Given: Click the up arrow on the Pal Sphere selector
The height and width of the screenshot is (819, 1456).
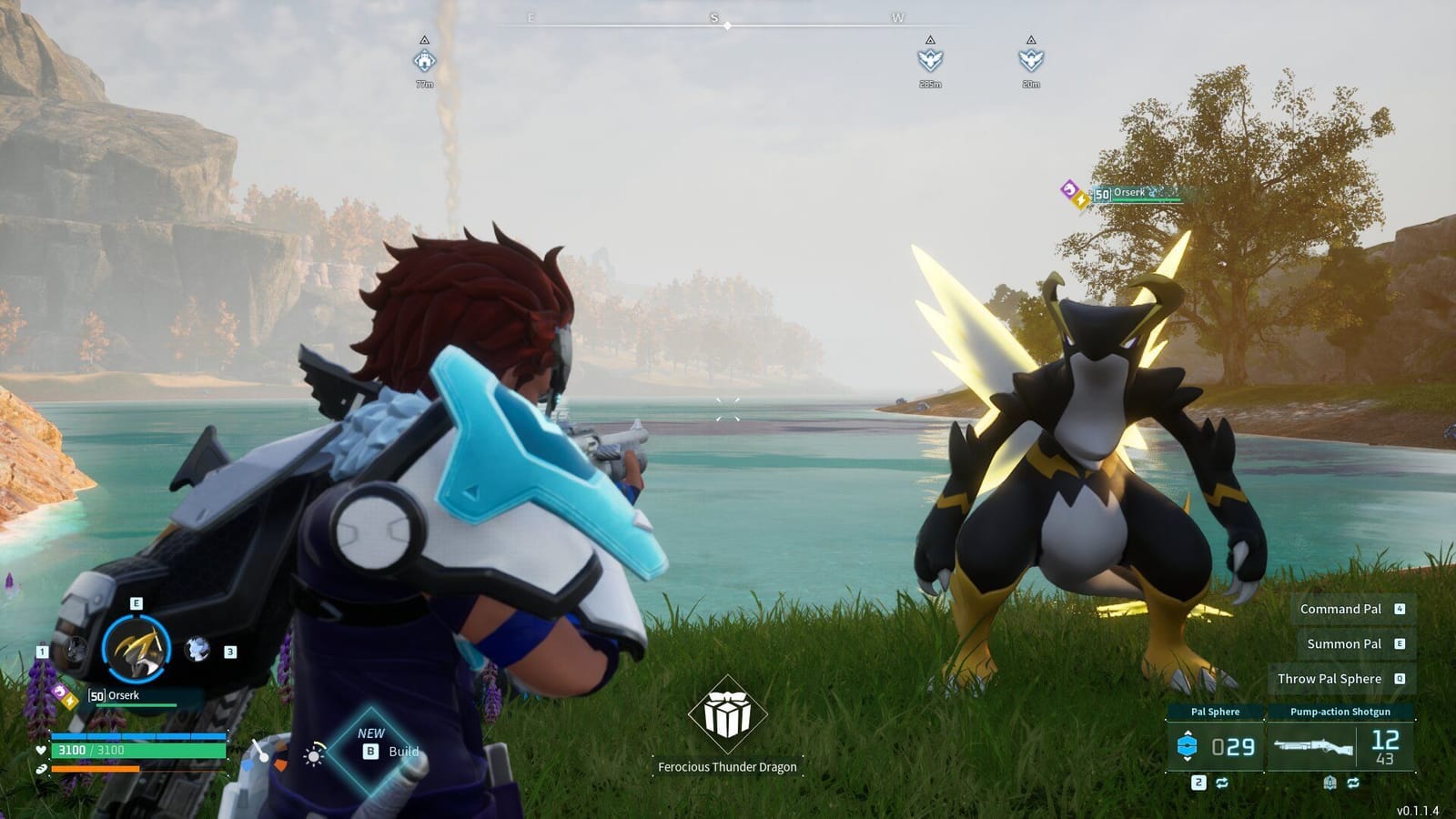Looking at the screenshot, I should point(1187,733).
